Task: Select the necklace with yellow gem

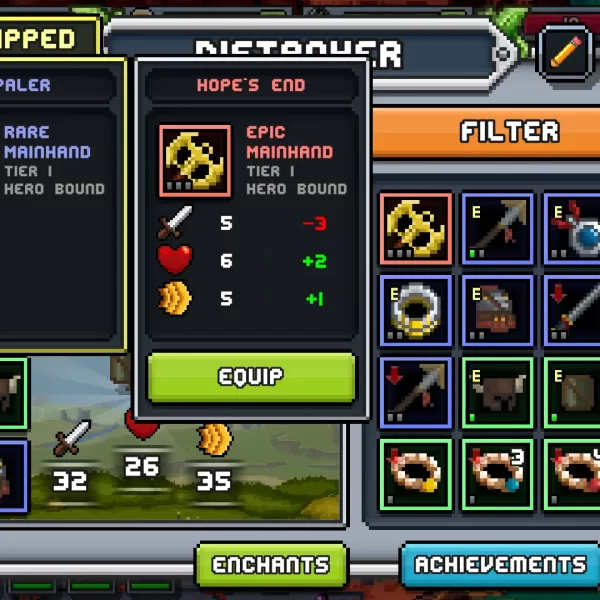Action: [x=416, y=472]
